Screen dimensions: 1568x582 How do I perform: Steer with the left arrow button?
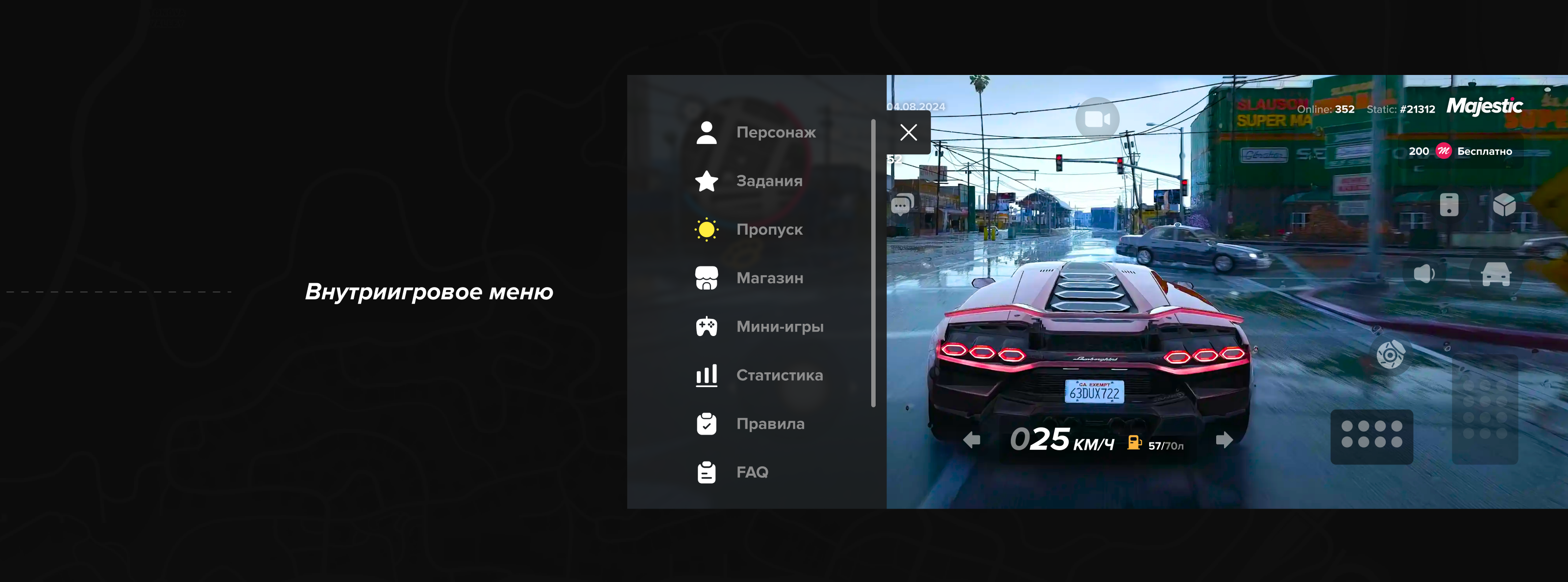tap(972, 439)
